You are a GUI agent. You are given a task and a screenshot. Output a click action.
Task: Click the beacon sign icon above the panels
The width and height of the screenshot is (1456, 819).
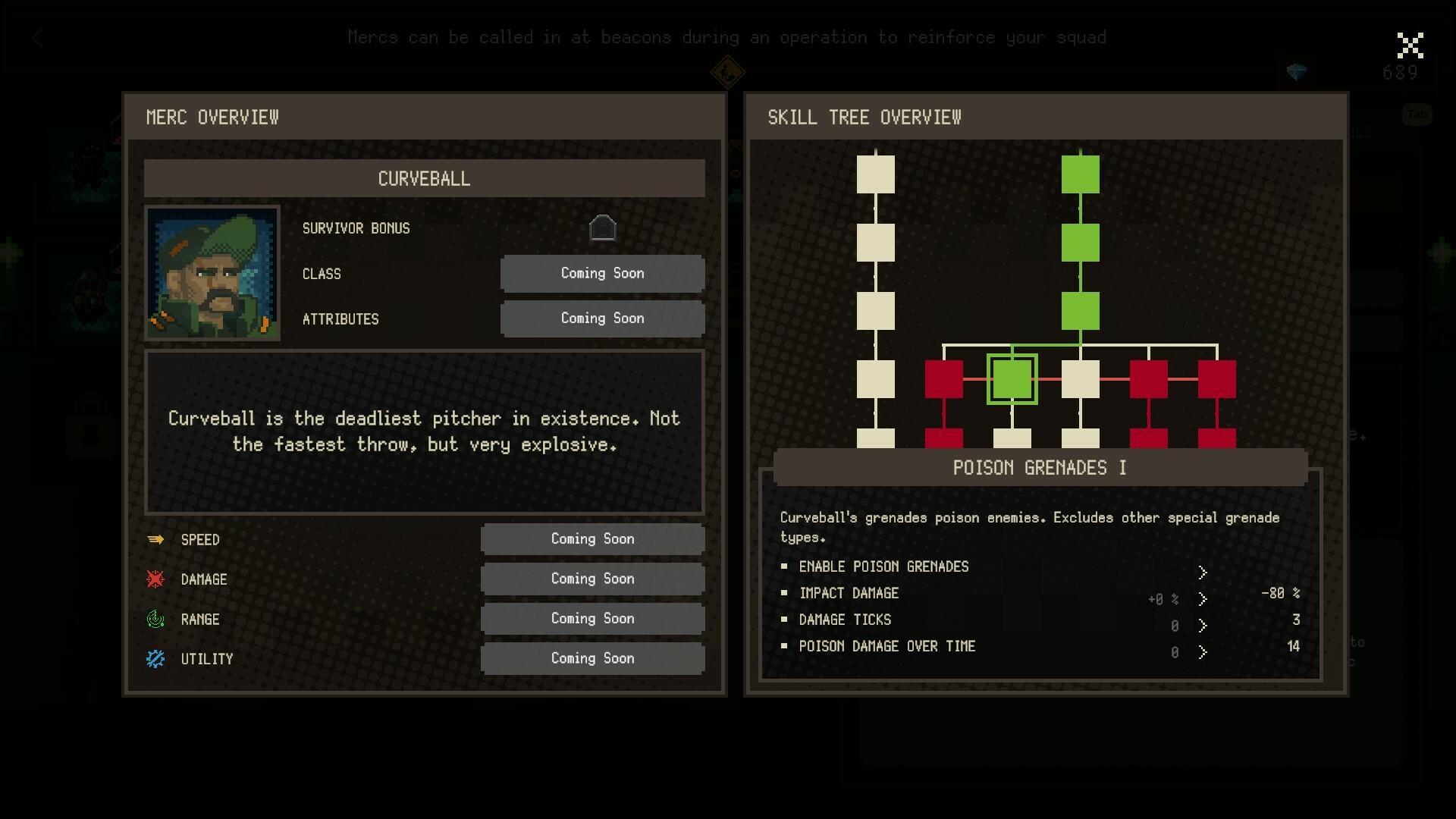click(x=726, y=72)
